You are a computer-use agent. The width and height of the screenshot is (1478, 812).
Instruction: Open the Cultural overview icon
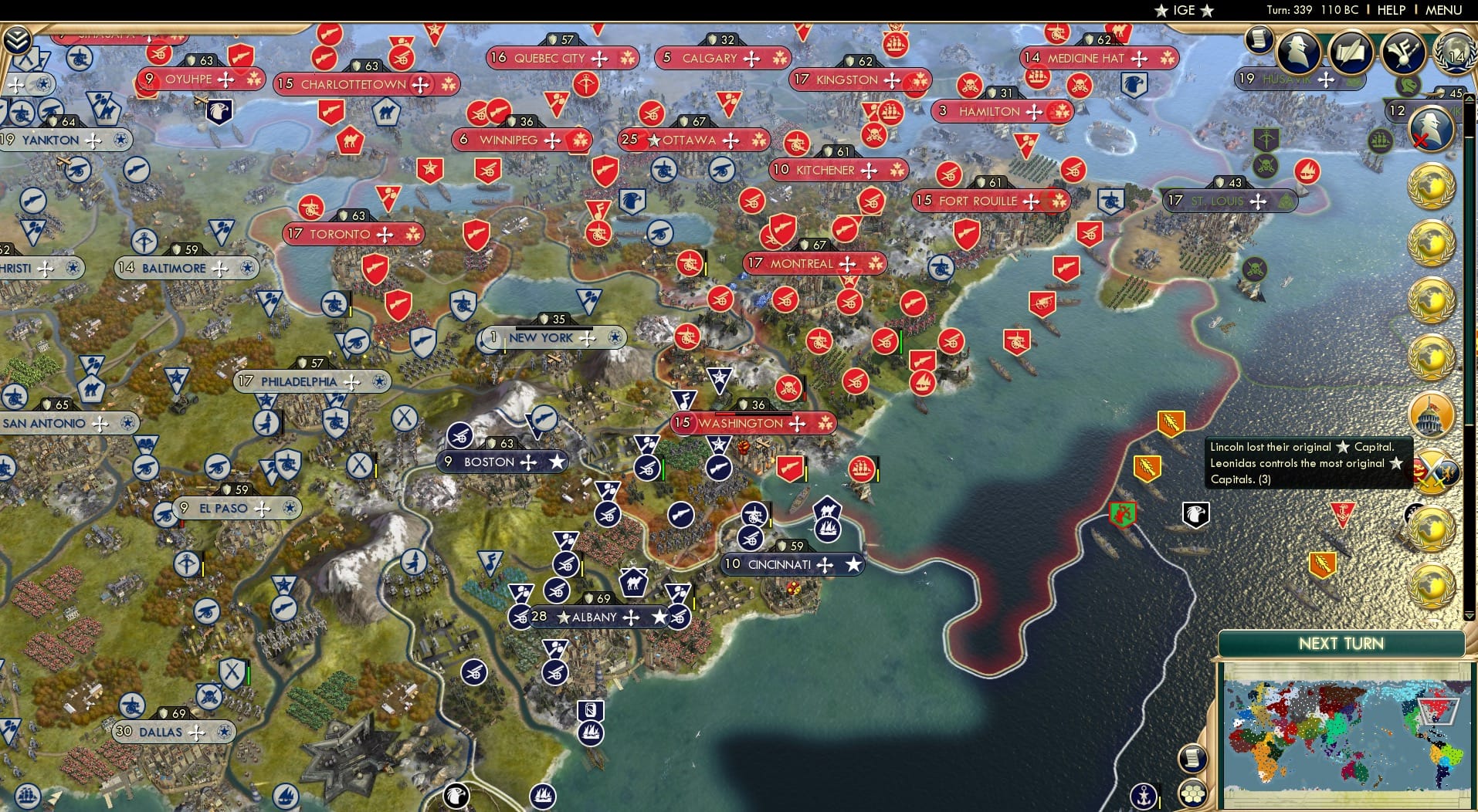coord(1404,51)
